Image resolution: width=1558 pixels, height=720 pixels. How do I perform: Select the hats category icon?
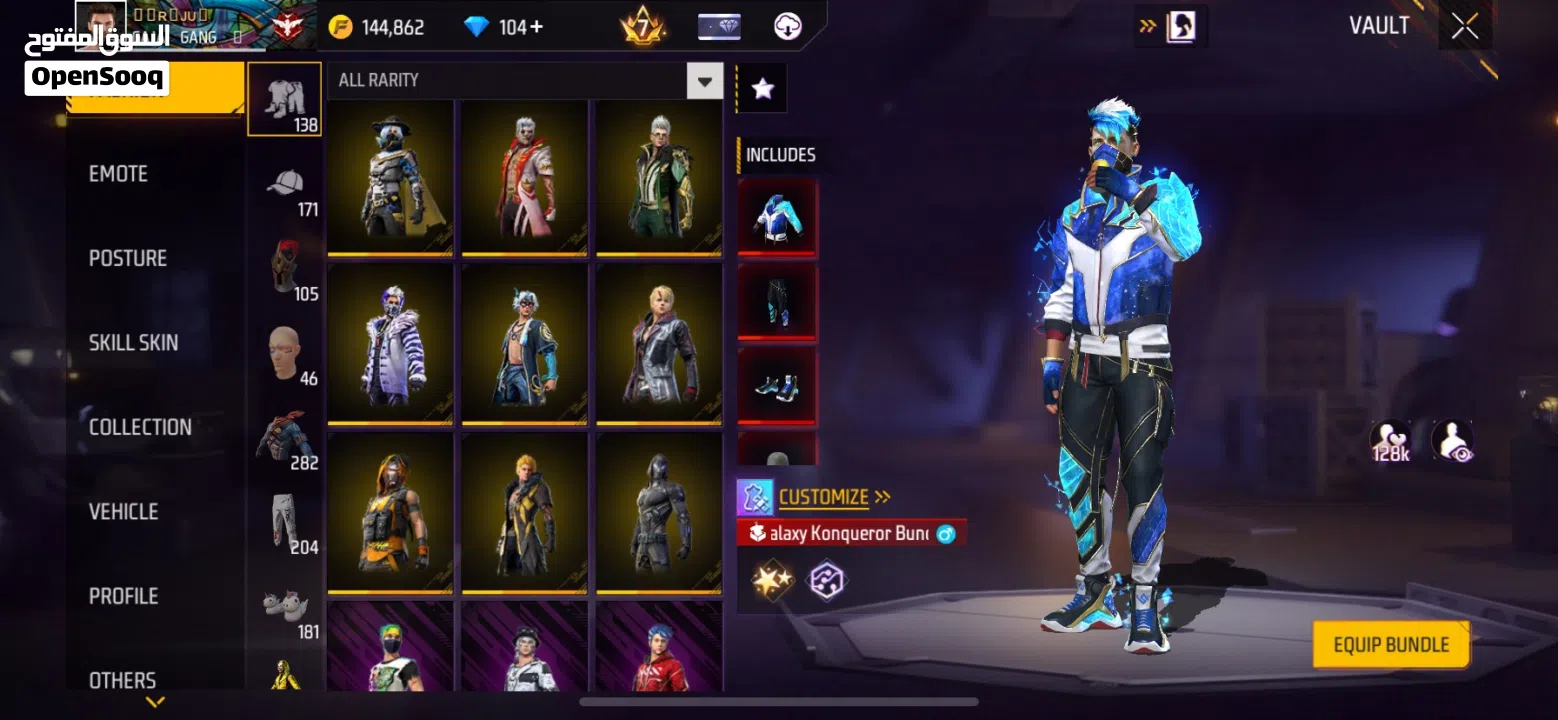(x=284, y=185)
